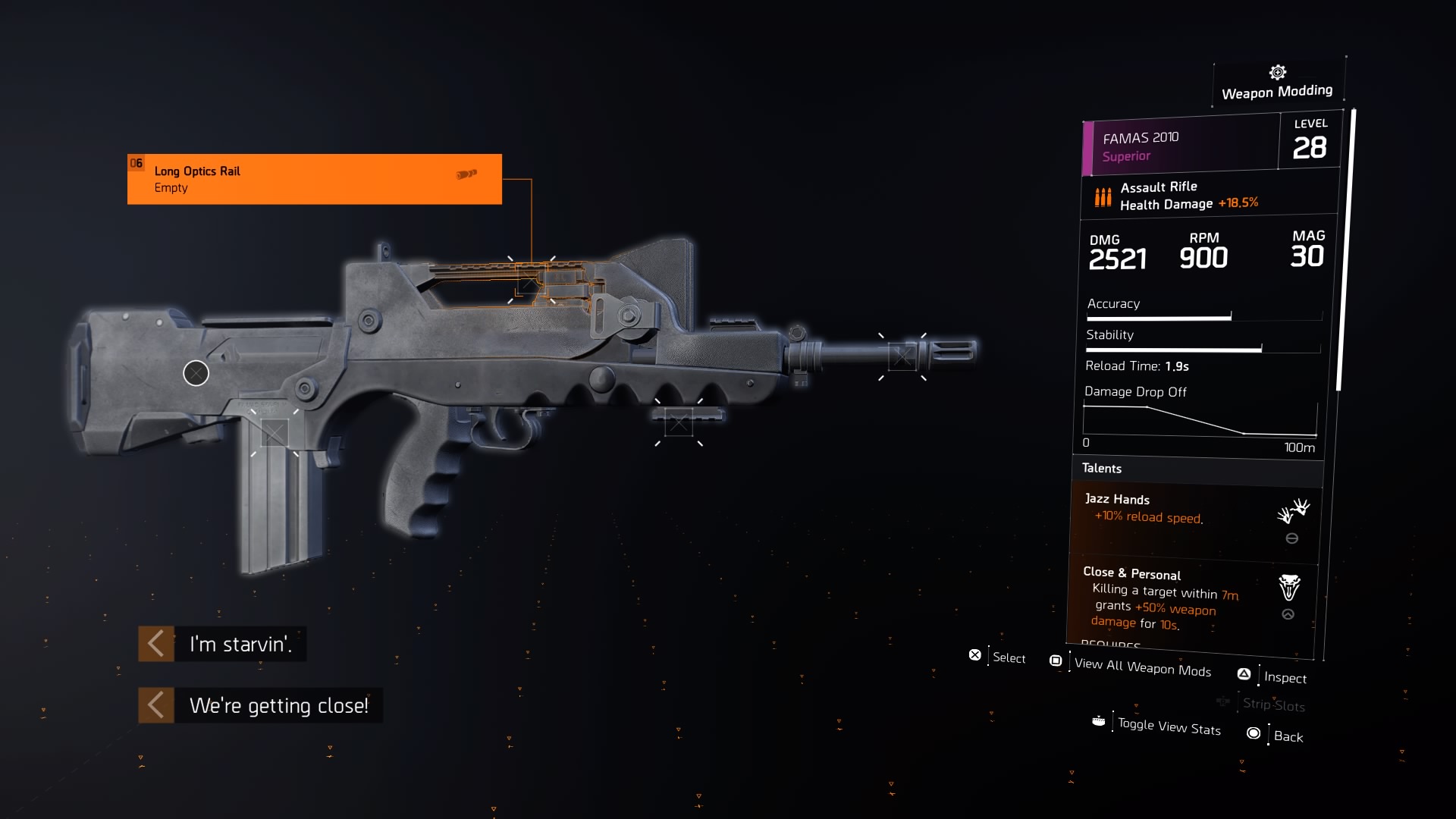This screenshot has width=1456, height=819.
Task: Select the Close & Personal talent icon
Action: [1289, 588]
